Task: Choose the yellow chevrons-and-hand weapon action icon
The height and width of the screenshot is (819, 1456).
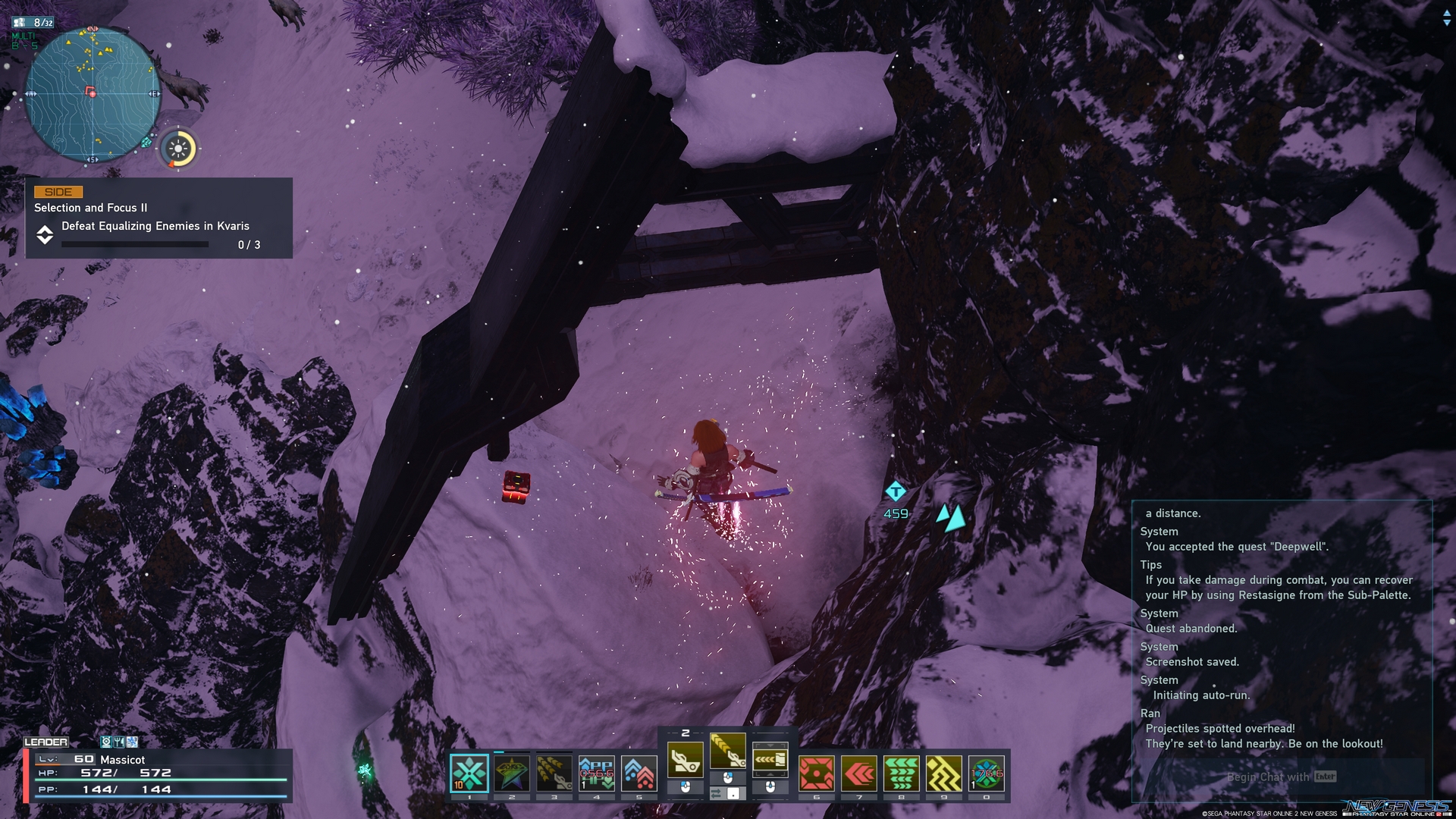Action: point(728,752)
